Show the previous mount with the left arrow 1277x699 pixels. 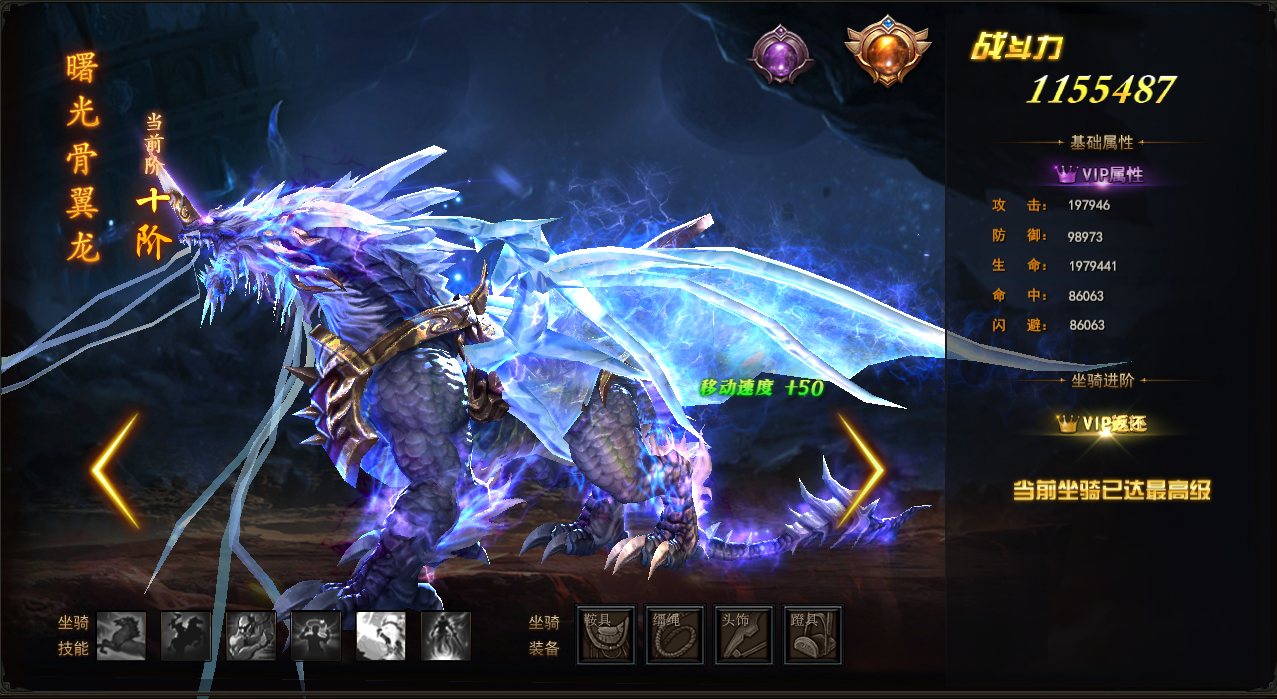(115, 471)
